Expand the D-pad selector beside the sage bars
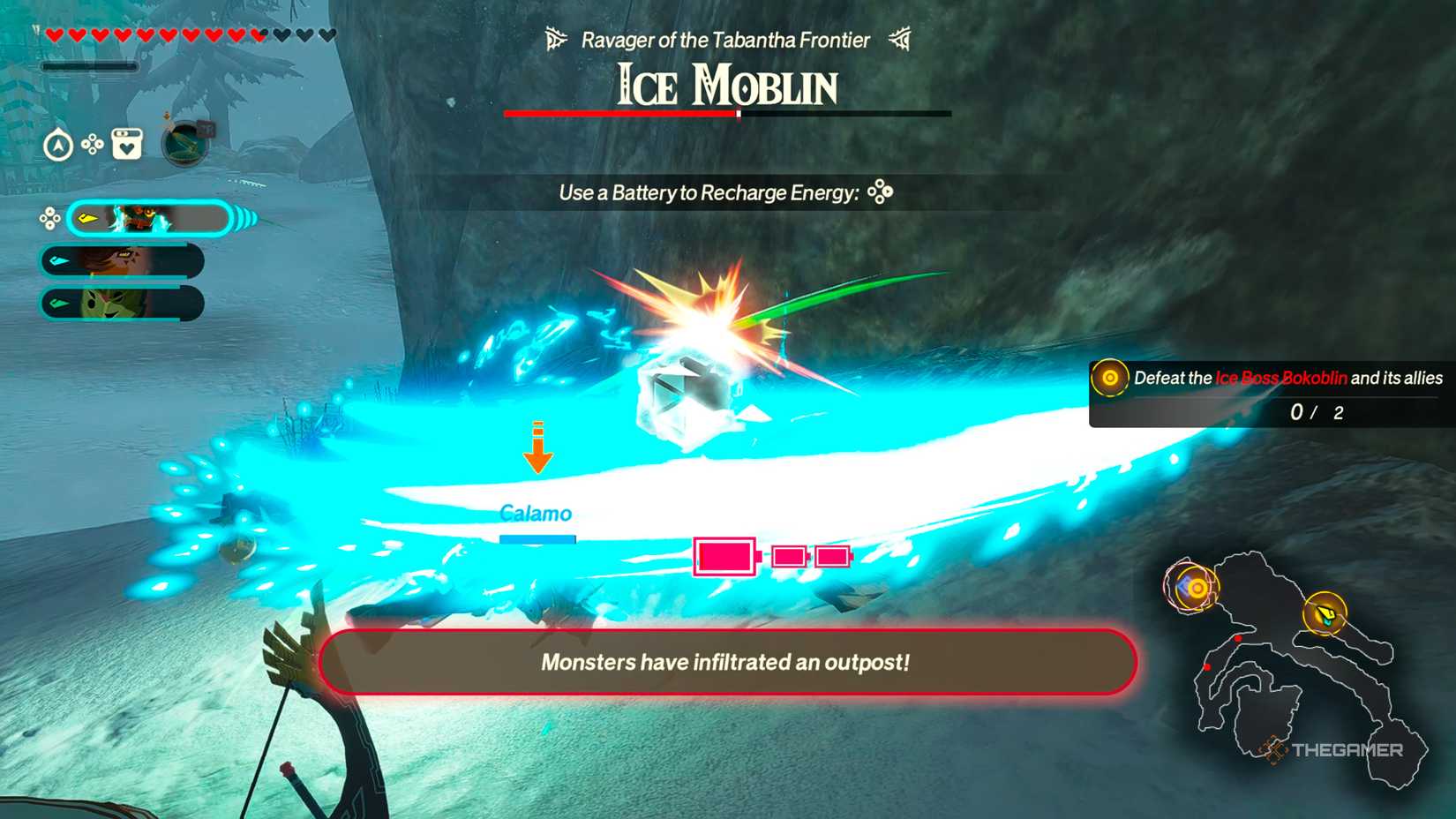Image resolution: width=1456 pixels, height=819 pixels. coord(49,217)
